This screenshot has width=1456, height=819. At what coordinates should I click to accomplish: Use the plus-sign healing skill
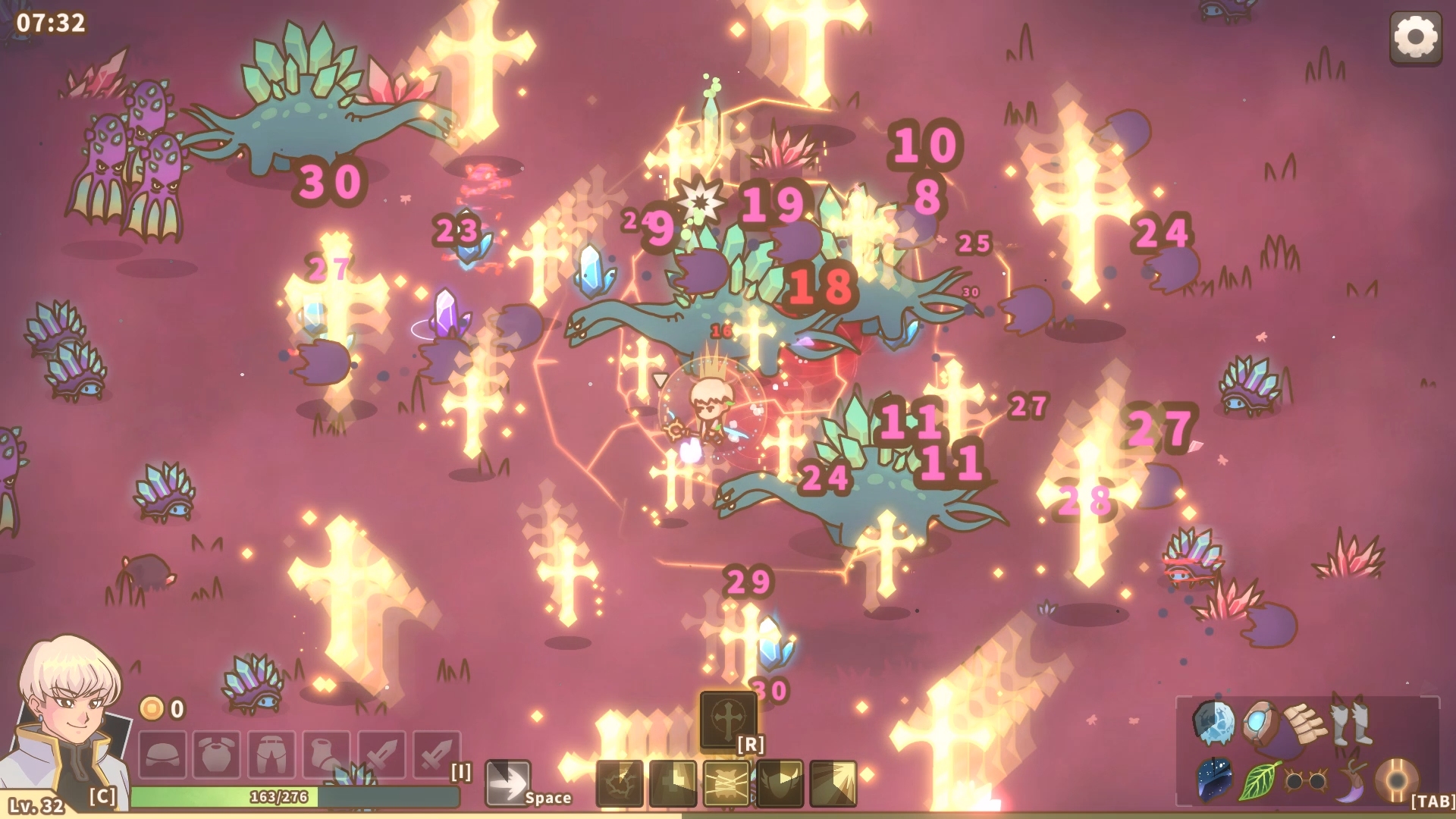pyautogui.click(x=673, y=783)
